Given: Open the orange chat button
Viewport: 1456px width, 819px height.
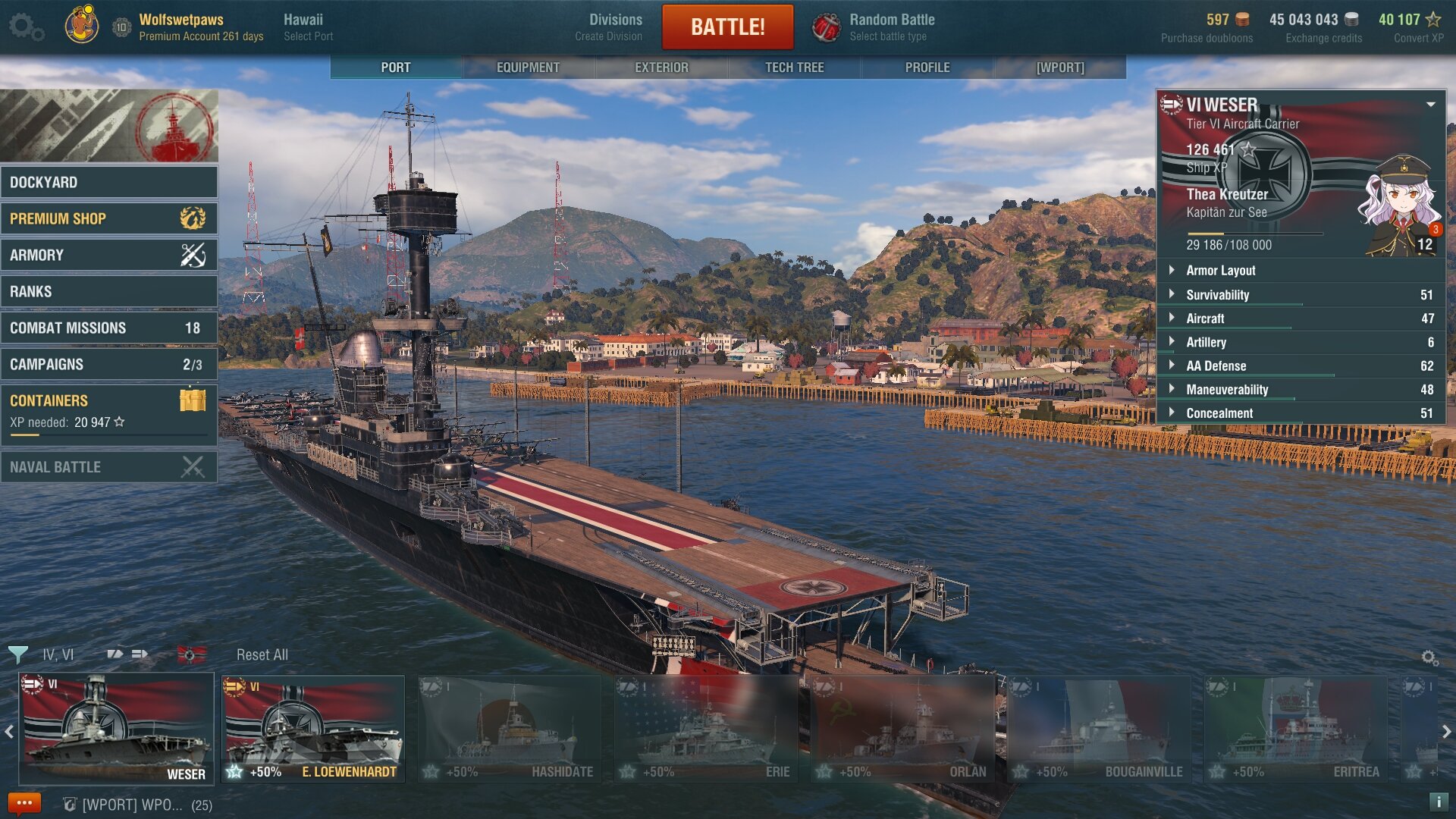Looking at the screenshot, I should pyautogui.click(x=24, y=803).
